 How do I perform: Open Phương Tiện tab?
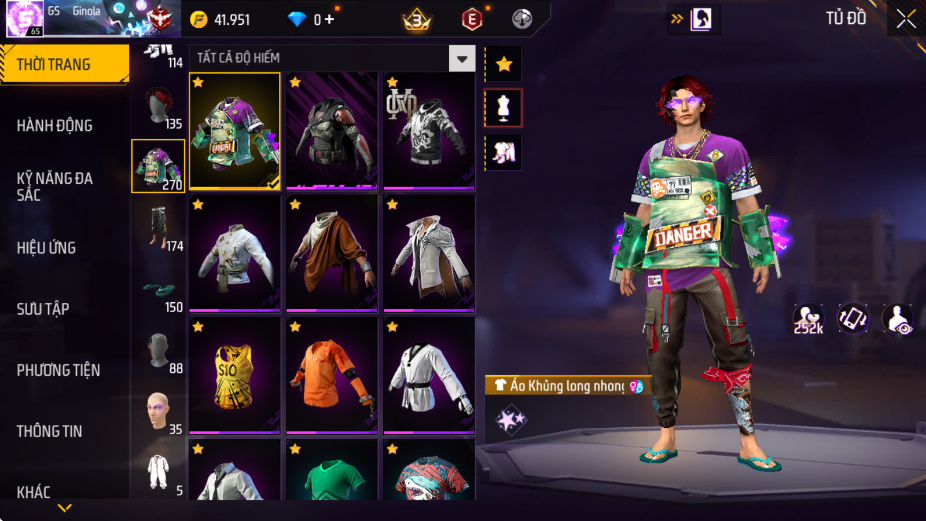[x=58, y=370]
